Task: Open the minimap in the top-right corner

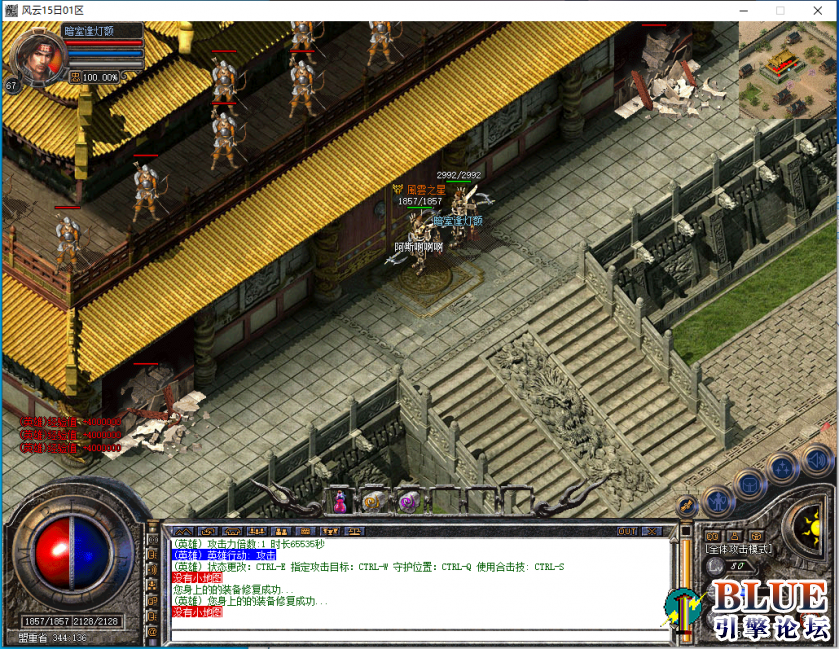Action: 788,69
